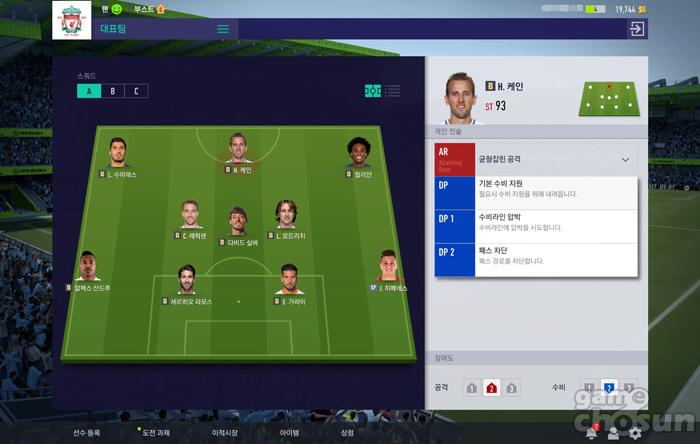The height and width of the screenshot is (444, 700).
Task: Select squad tab A
Action: 88,91
